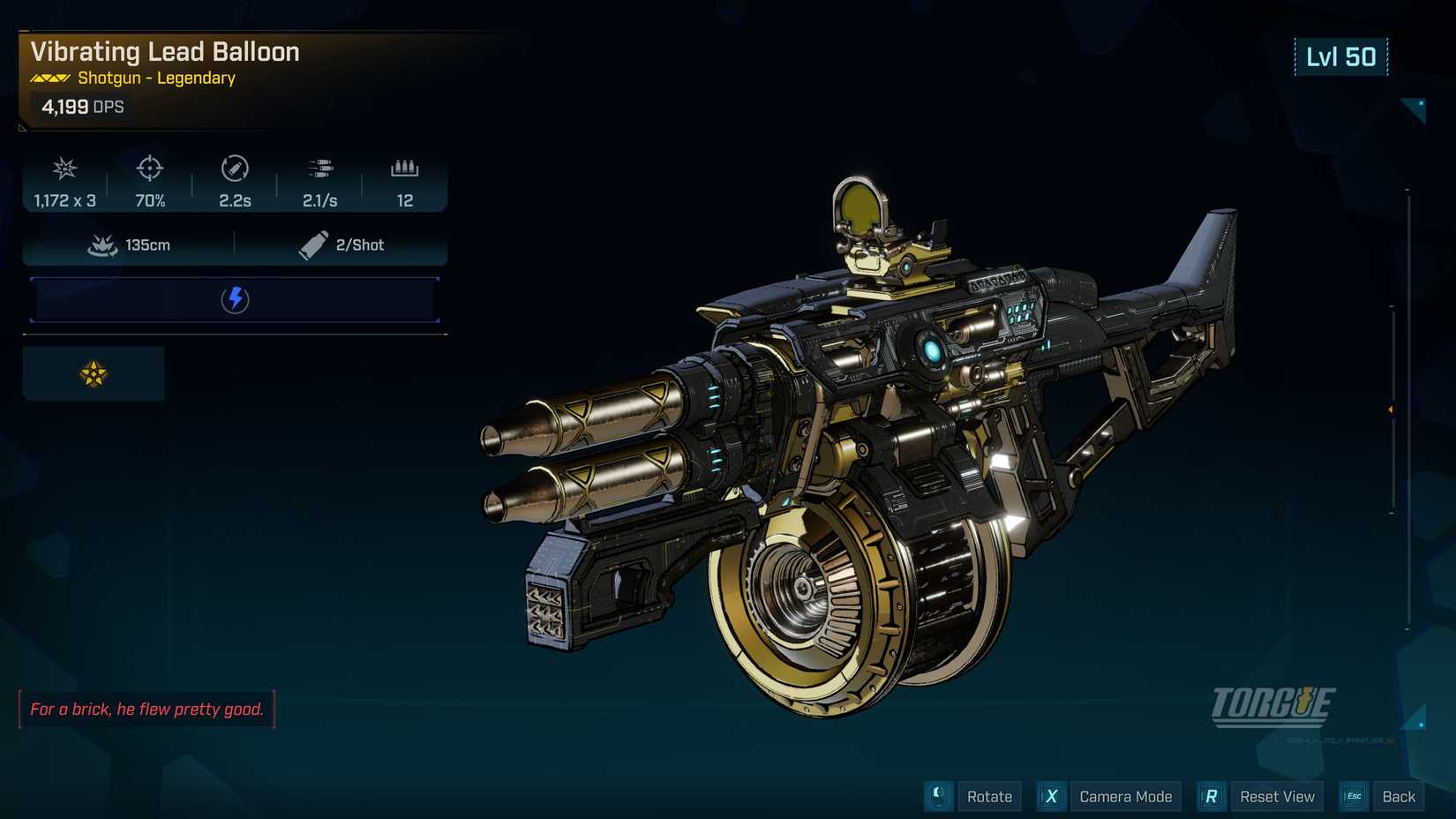Activate Camera Mode
This screenshot has width=1456, height=819.
coord(1125,796)
